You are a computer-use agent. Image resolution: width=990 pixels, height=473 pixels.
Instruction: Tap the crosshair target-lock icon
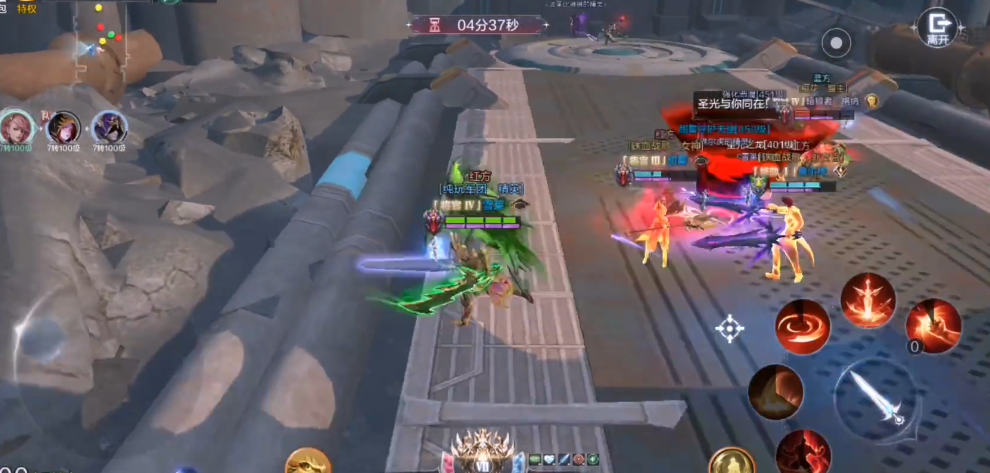pyautogui.click(x=730, y=328)
